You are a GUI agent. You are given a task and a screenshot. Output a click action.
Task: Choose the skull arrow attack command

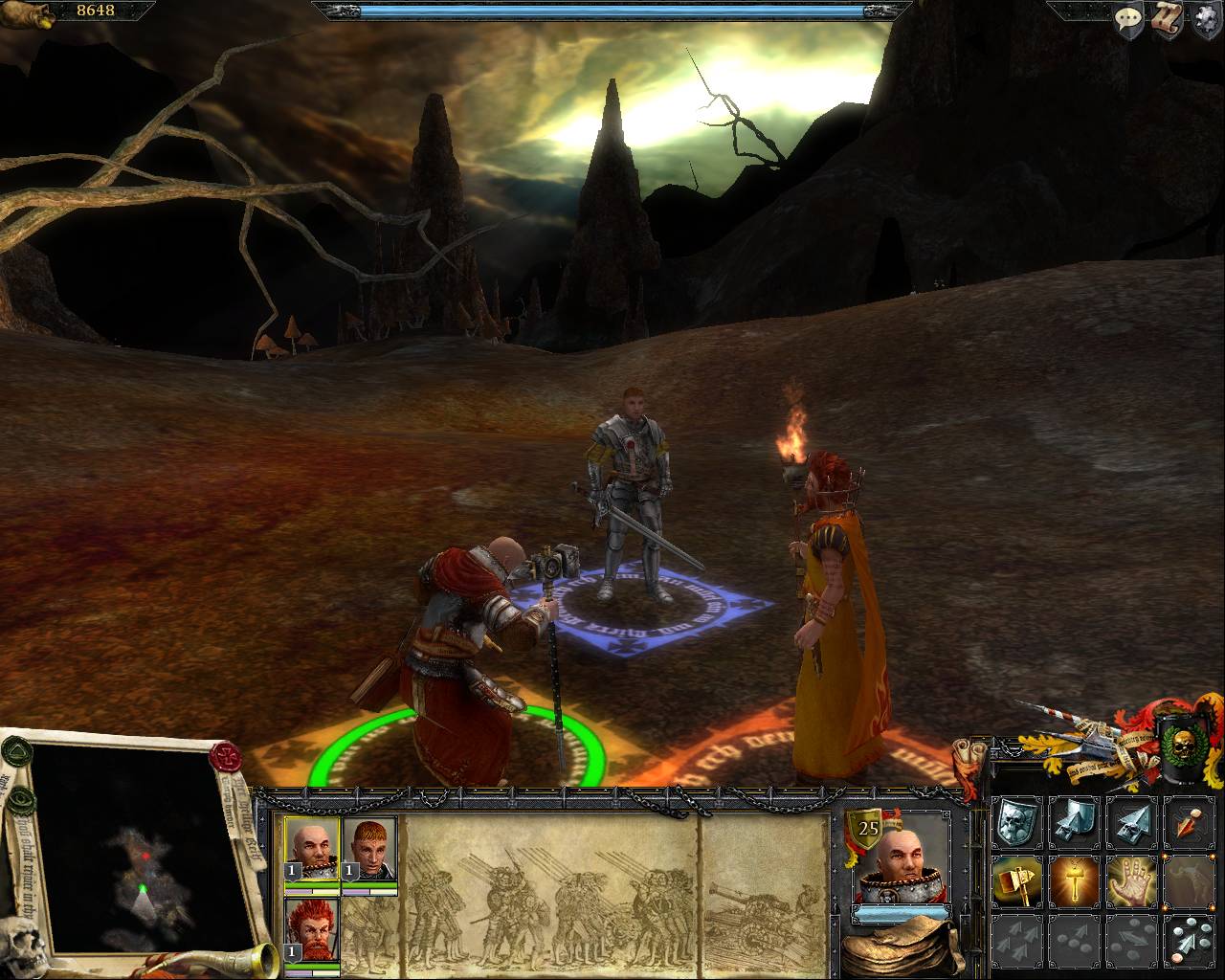[1131, 822]
